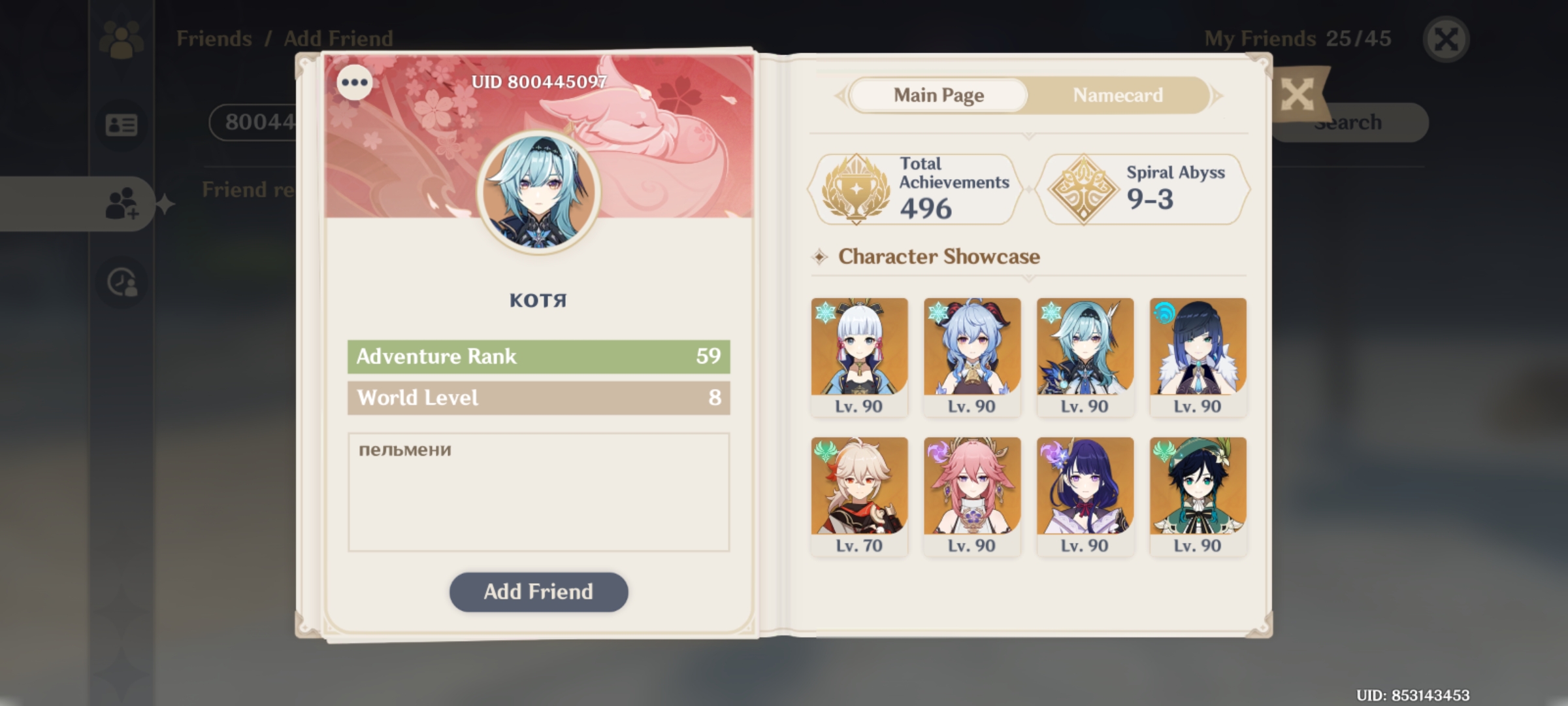Viewport: 1568px width, 706px height.
Task: Click the Add Friend button
Action: (x=538, y=592)
